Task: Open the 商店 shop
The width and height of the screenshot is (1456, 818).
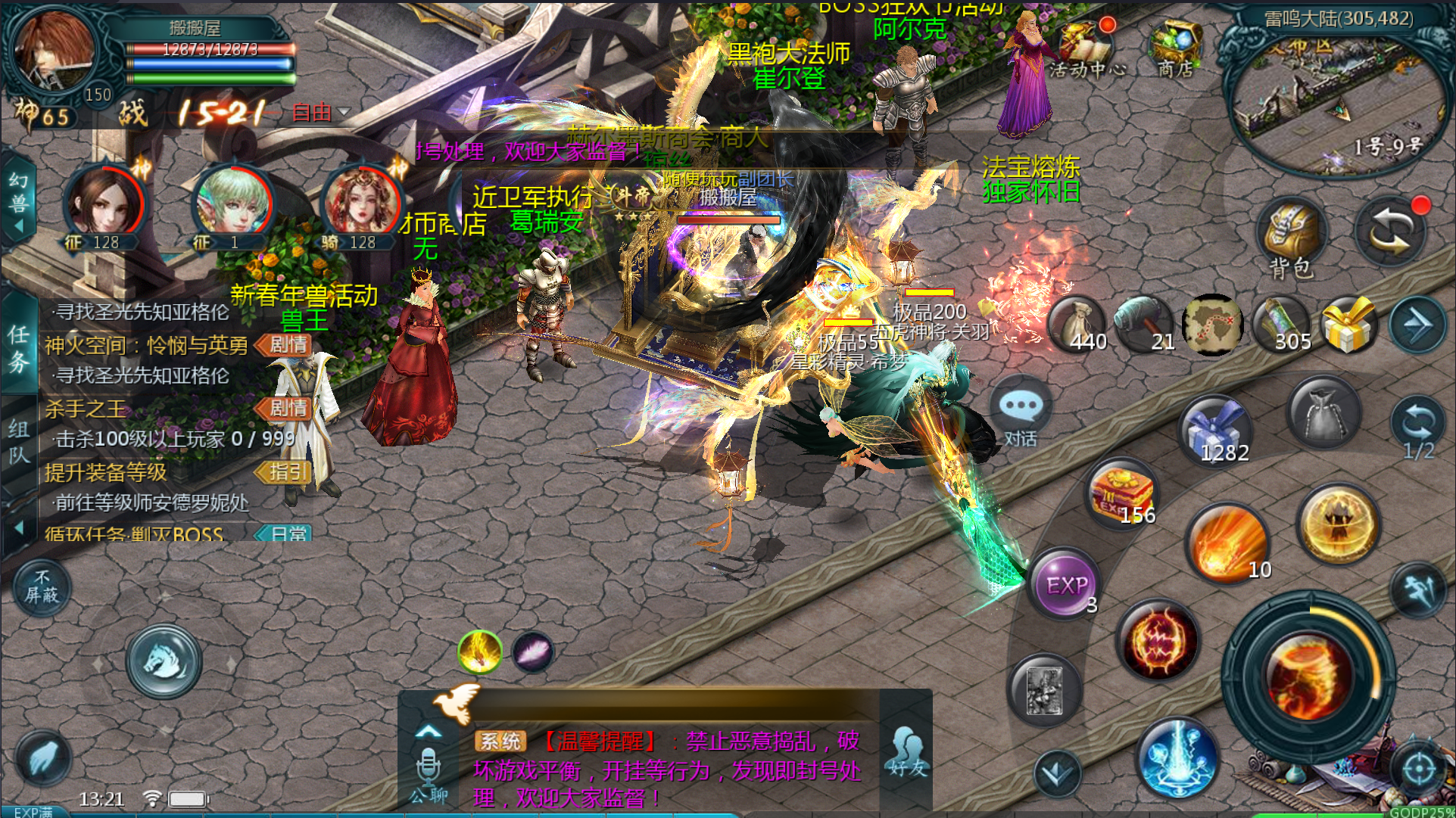Action: click(1174, 47)
